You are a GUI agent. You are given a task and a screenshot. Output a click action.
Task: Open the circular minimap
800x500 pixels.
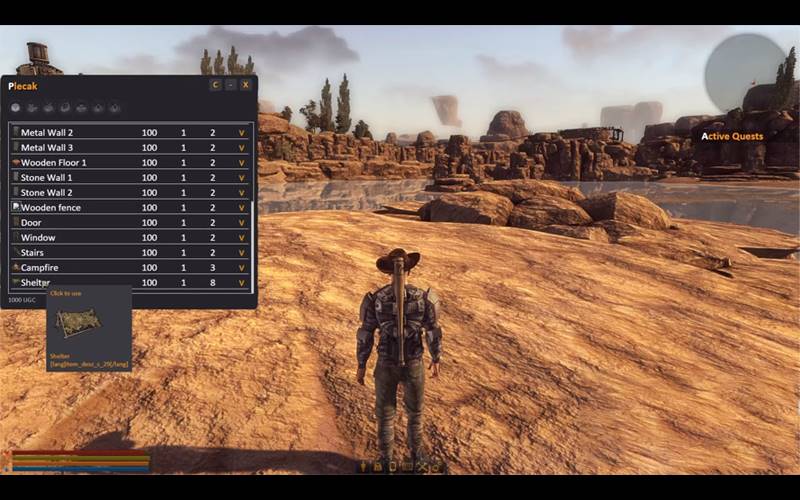pyautogui.click(x=745, y=72)
